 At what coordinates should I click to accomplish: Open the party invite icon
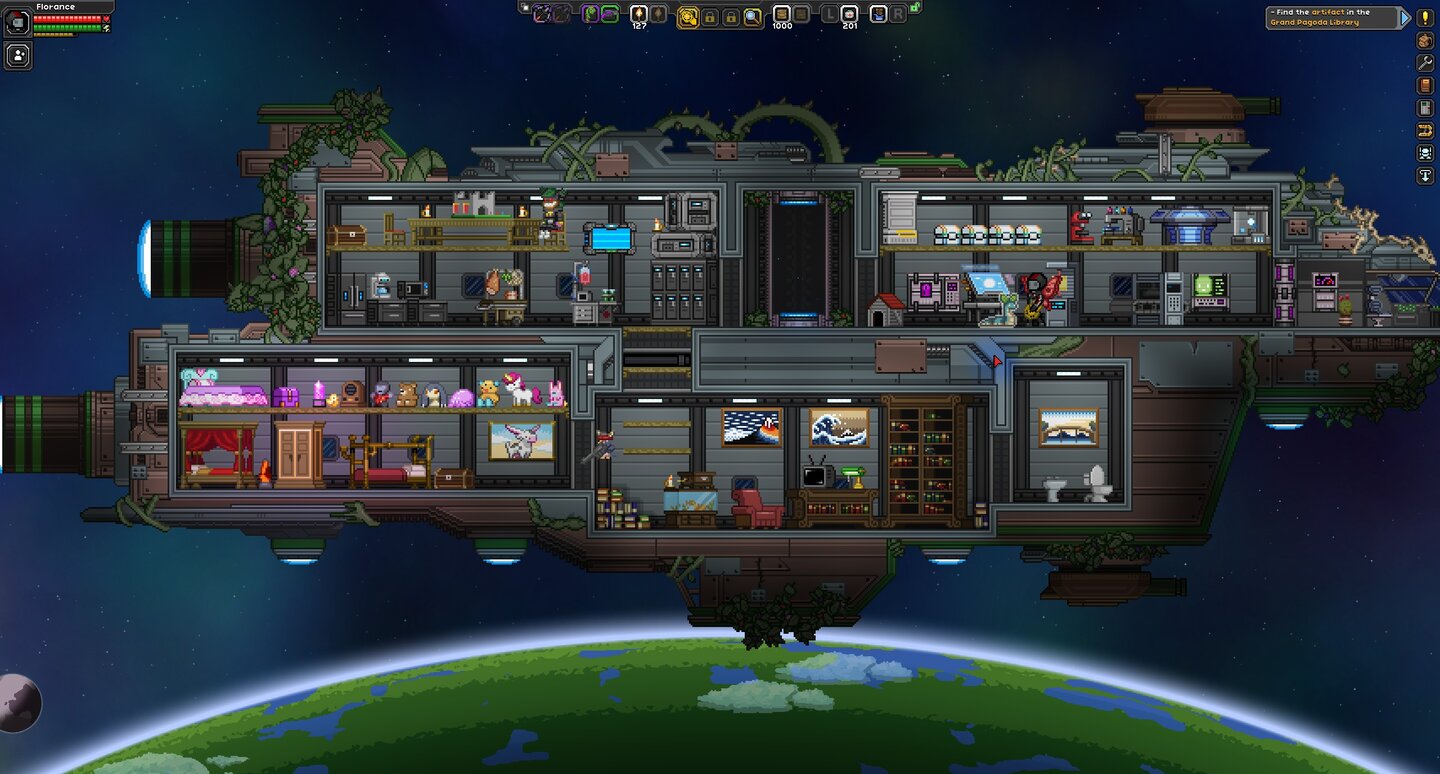18,56
